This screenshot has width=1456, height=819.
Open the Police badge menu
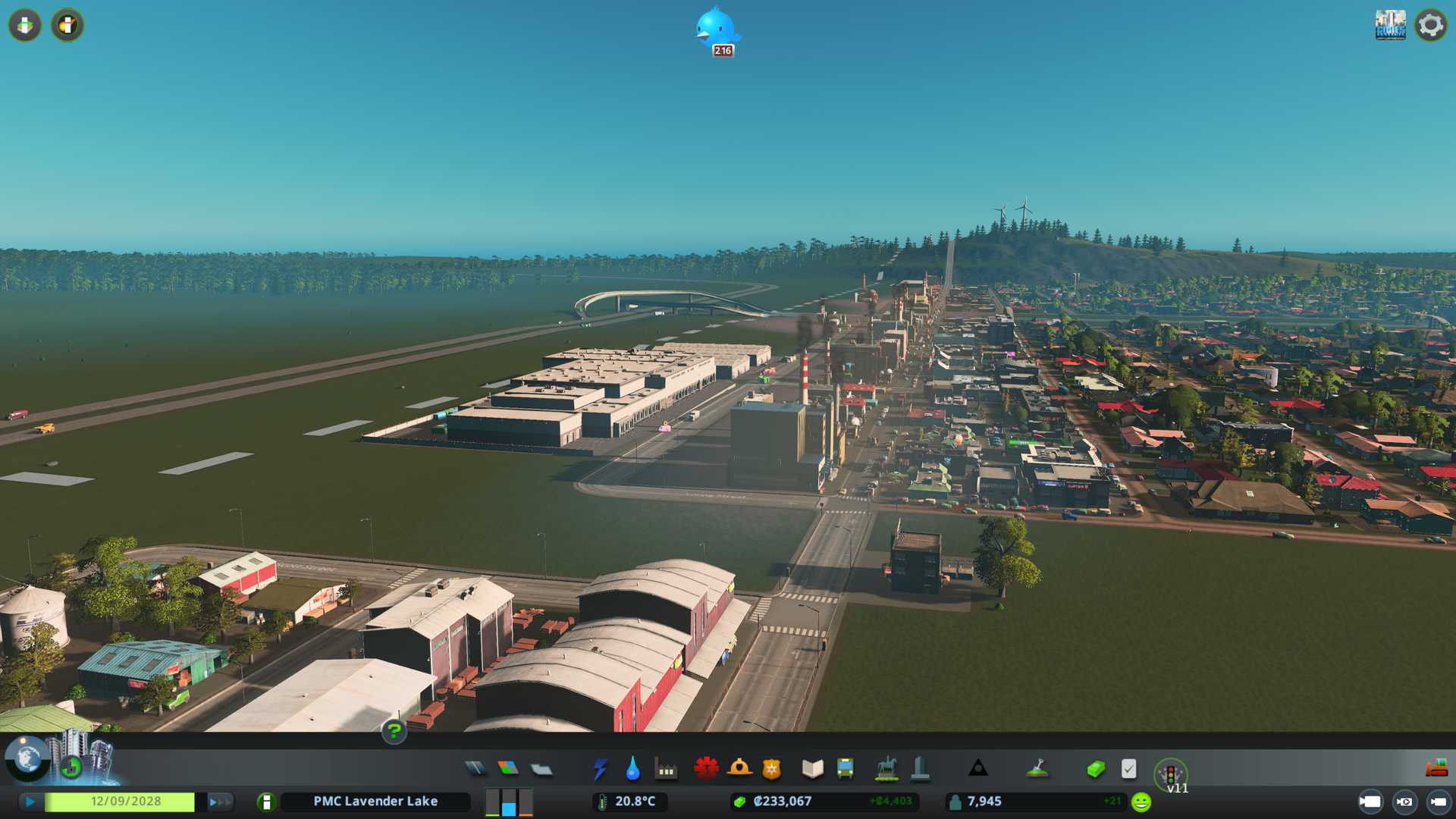coord(772,769)
